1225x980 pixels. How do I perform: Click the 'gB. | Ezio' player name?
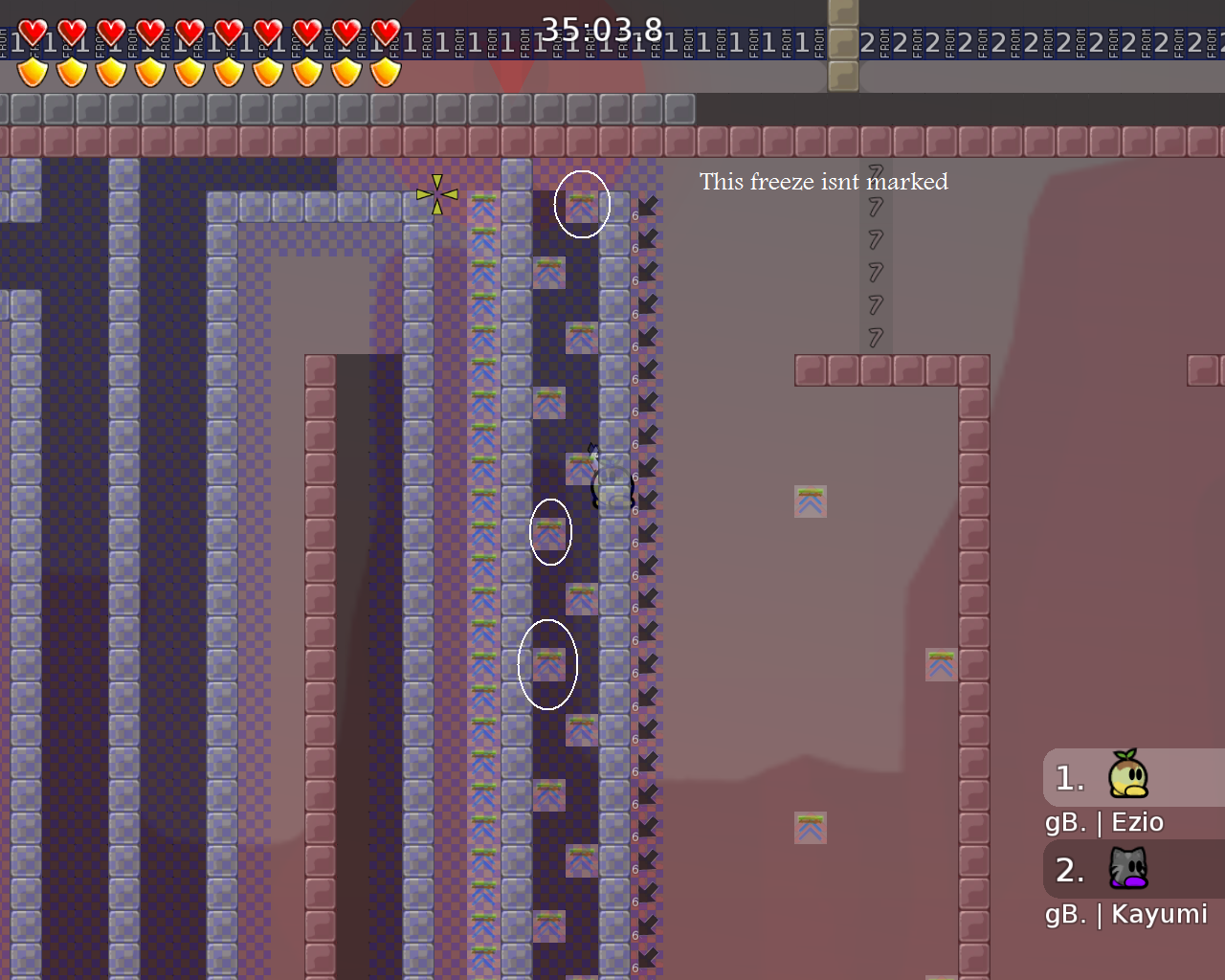1105,822
